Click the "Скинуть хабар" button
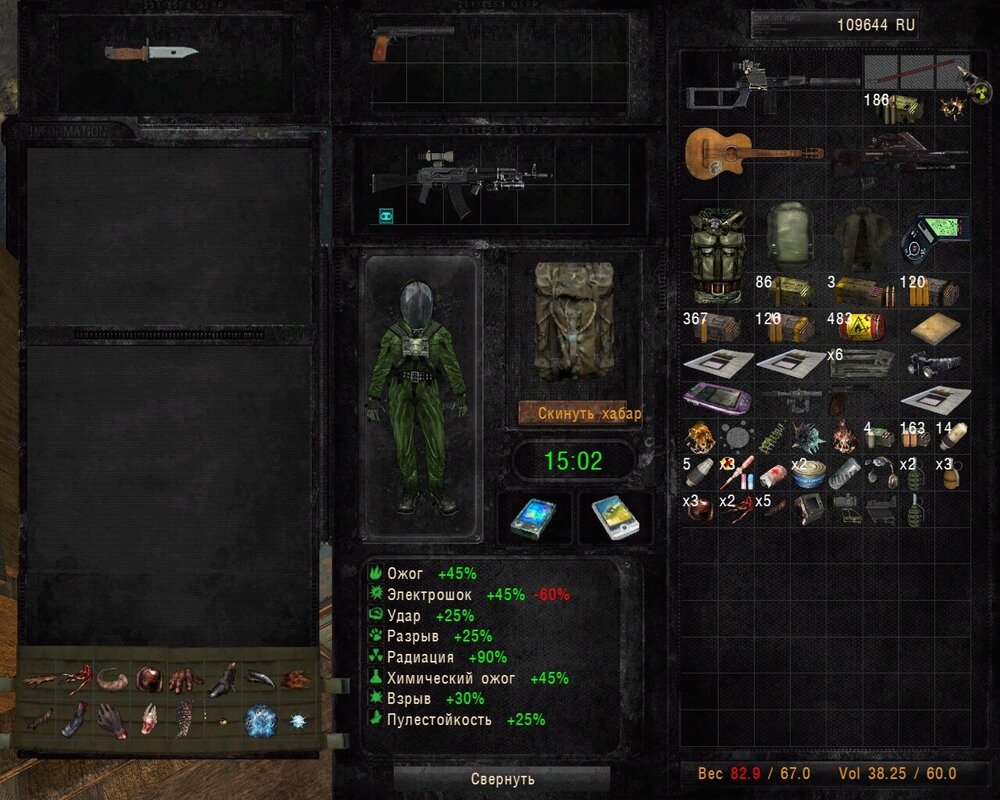Viewport: 1000px width, 800px height. tap(580, 413)
